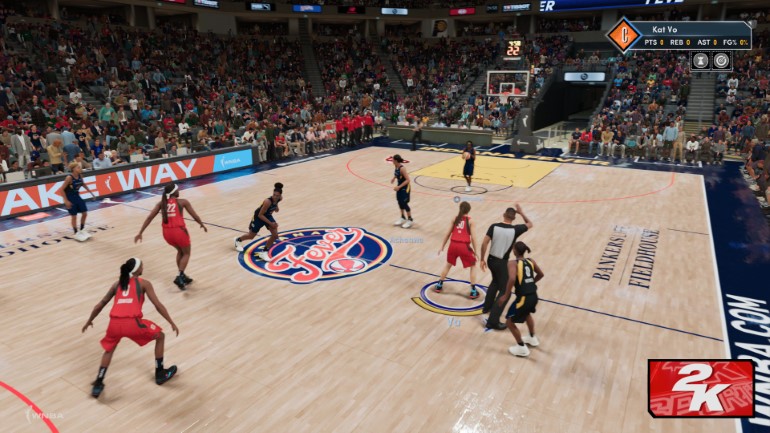This screenshot has width=770, height=433.
Task: Click the orange C position diamond
Action: (x=623, y=35)
